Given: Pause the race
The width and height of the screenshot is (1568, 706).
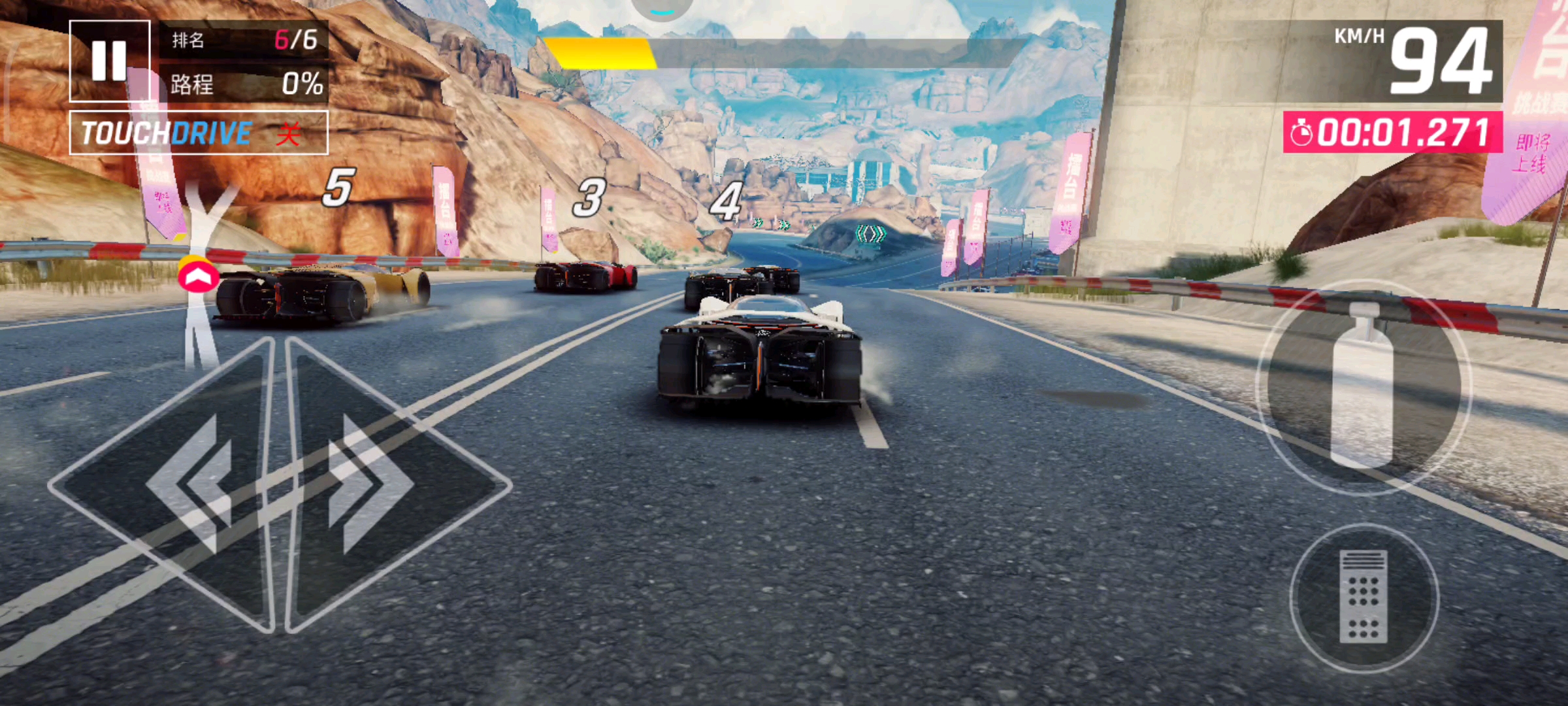Looking at the screenshot, I should (x=109, y=61).
